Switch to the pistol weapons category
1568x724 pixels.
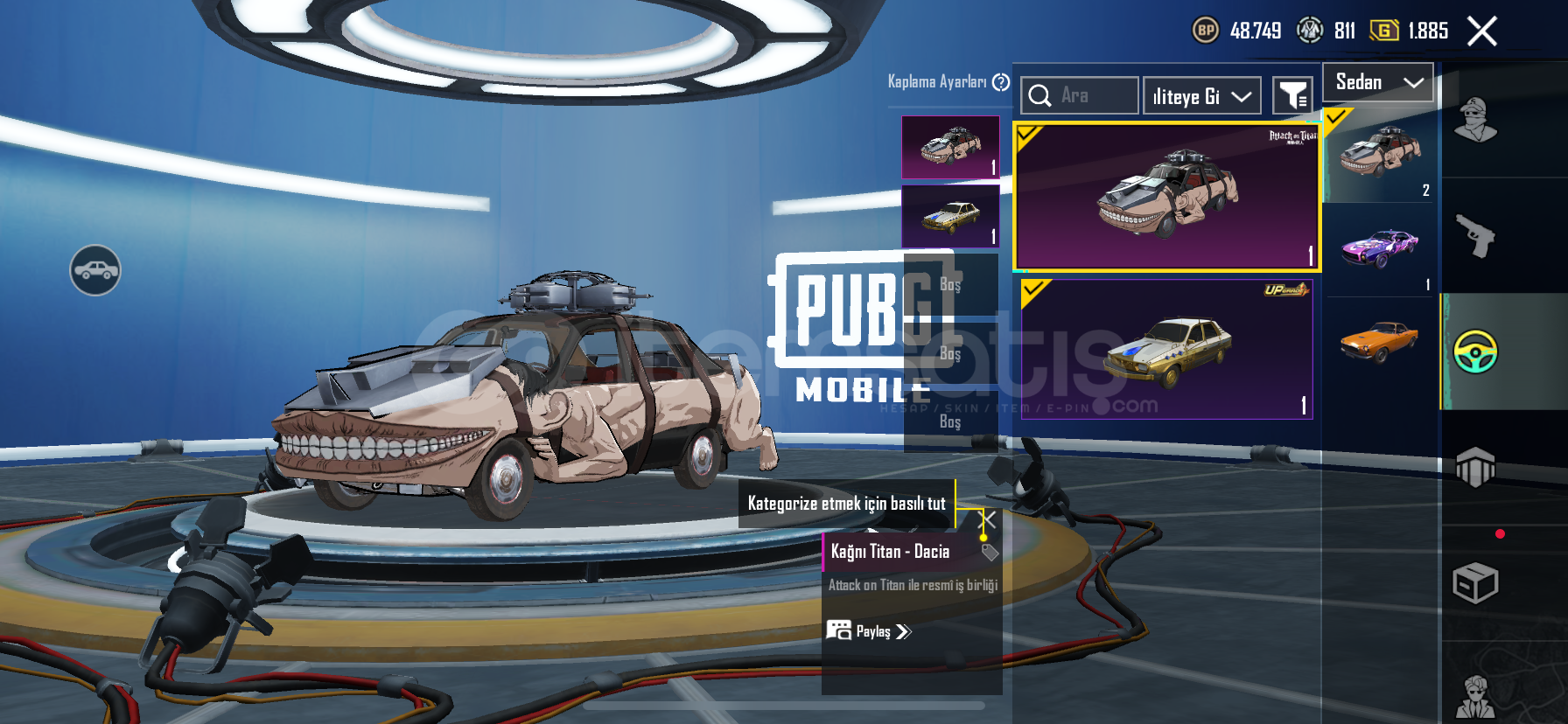click(x=1475, y=235)
